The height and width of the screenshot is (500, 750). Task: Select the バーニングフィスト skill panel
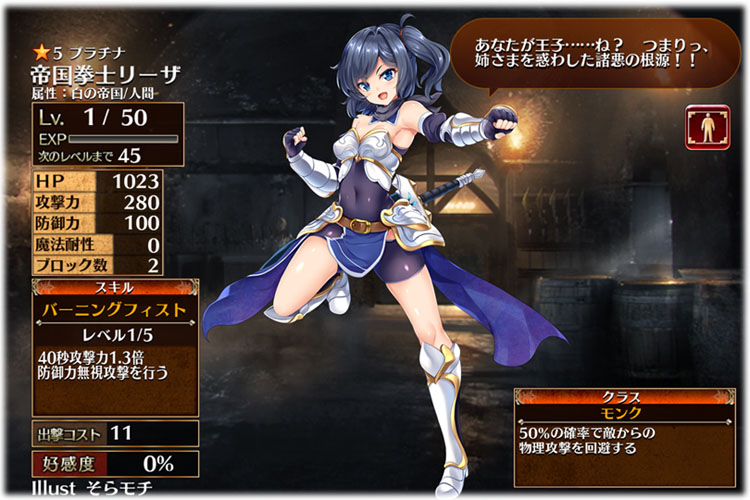click(x=114, y=310)
